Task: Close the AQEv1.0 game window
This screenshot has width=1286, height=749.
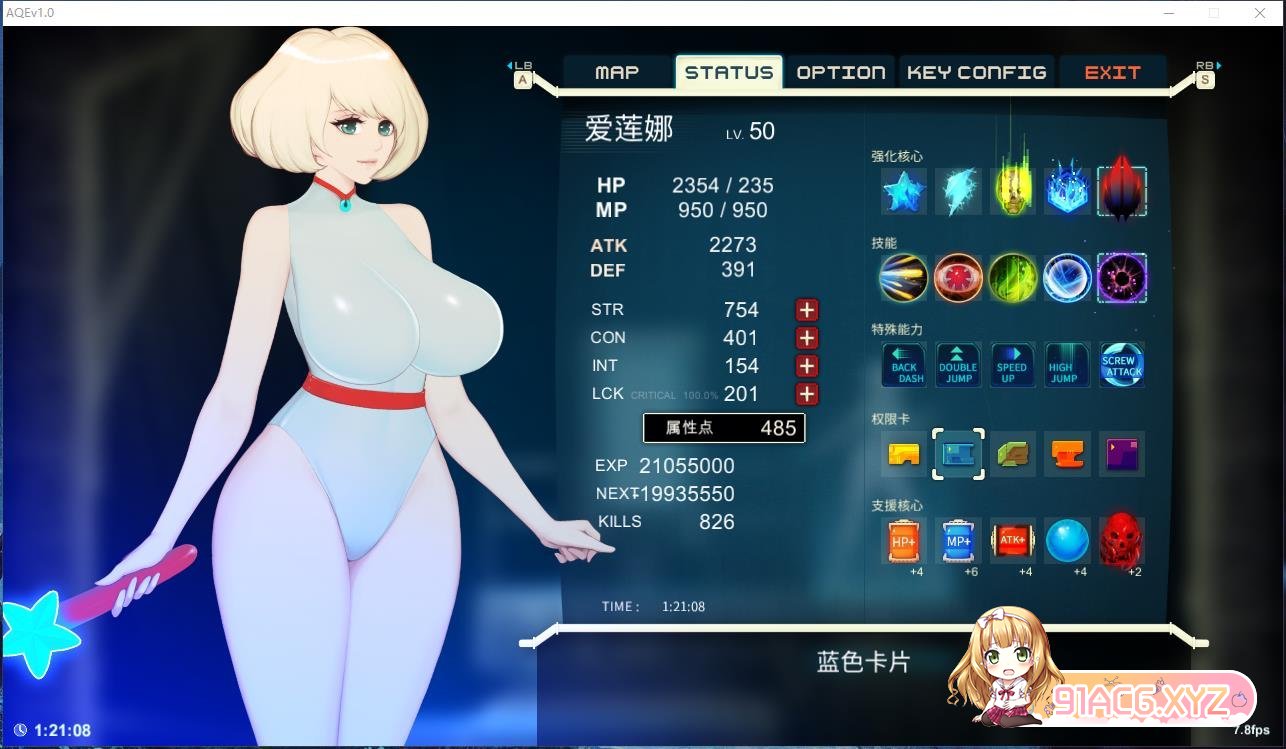Action: [1260, 13]
